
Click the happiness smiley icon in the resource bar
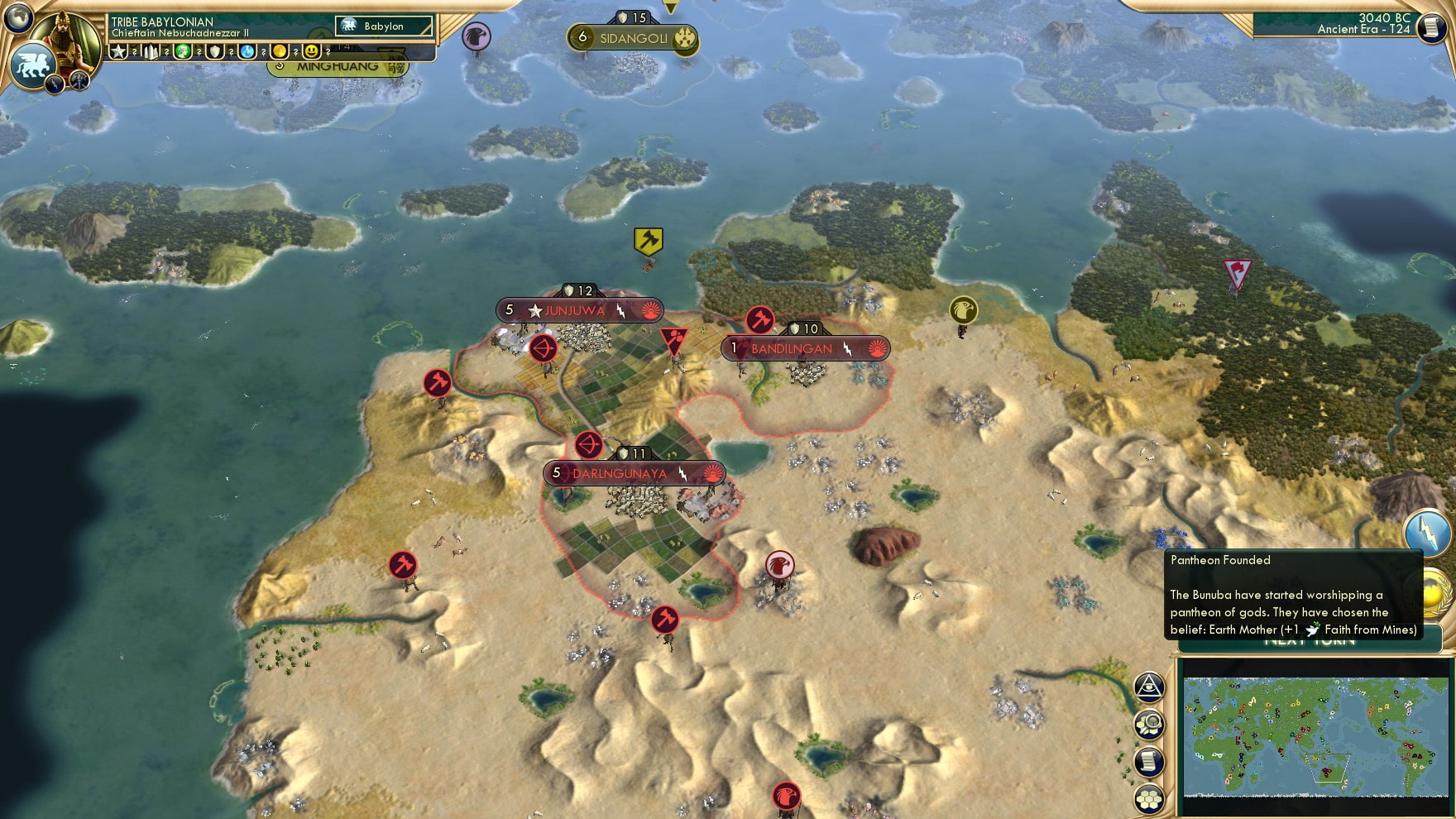pyautogui.click(x=312, y=51)
